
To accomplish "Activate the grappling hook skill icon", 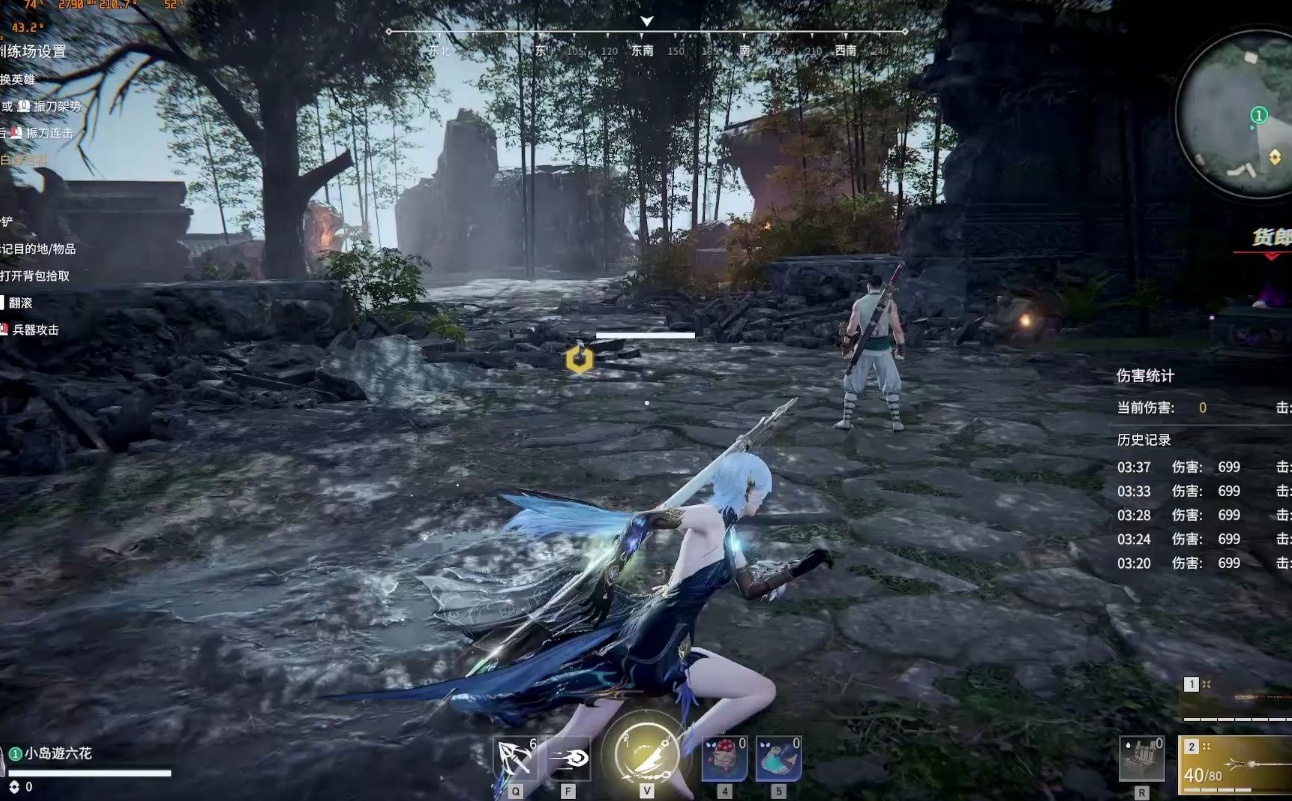I will tap(516, 760).
